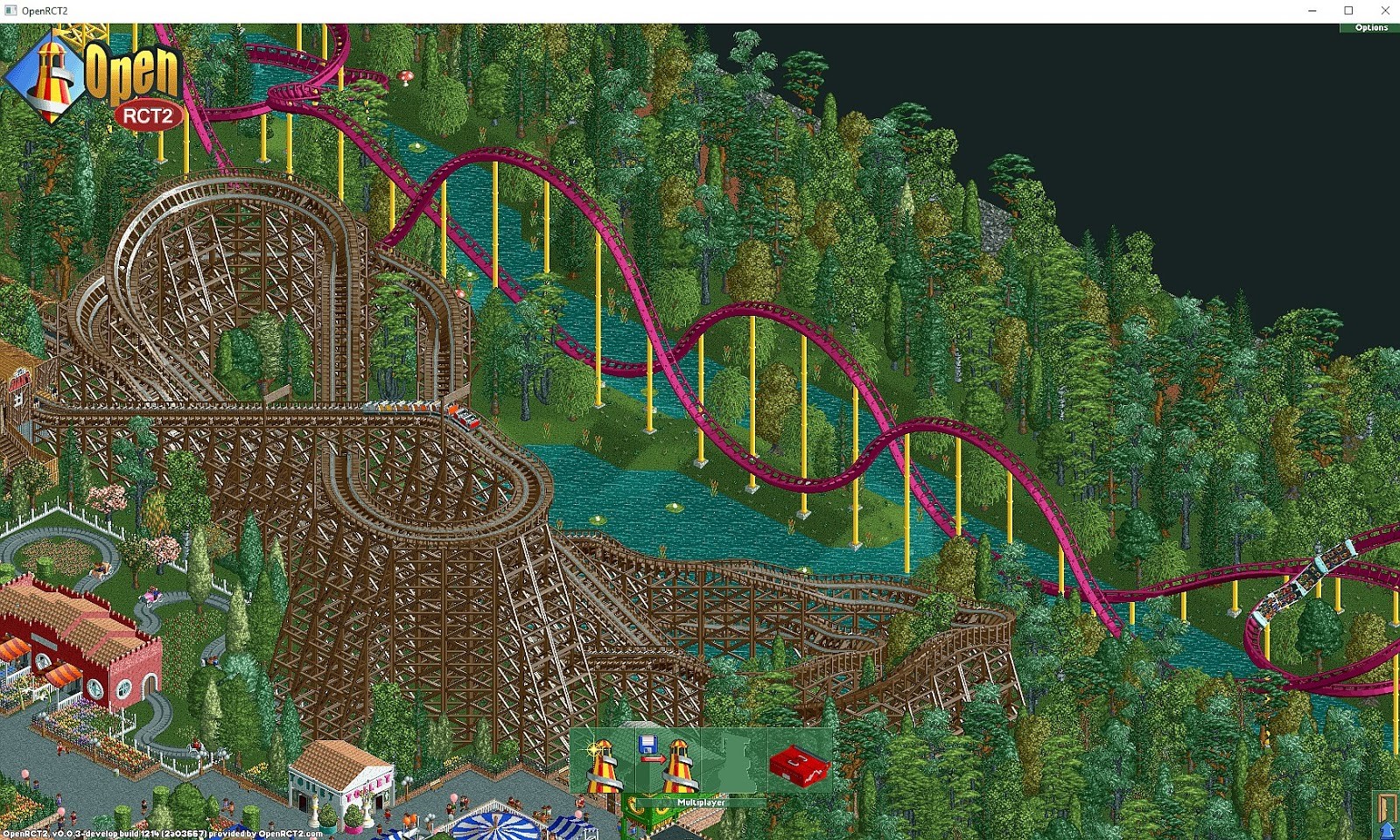1400x840 pixels.
Task: Click the Multiplayer tooltip label
Action: (x=701, y=801)
